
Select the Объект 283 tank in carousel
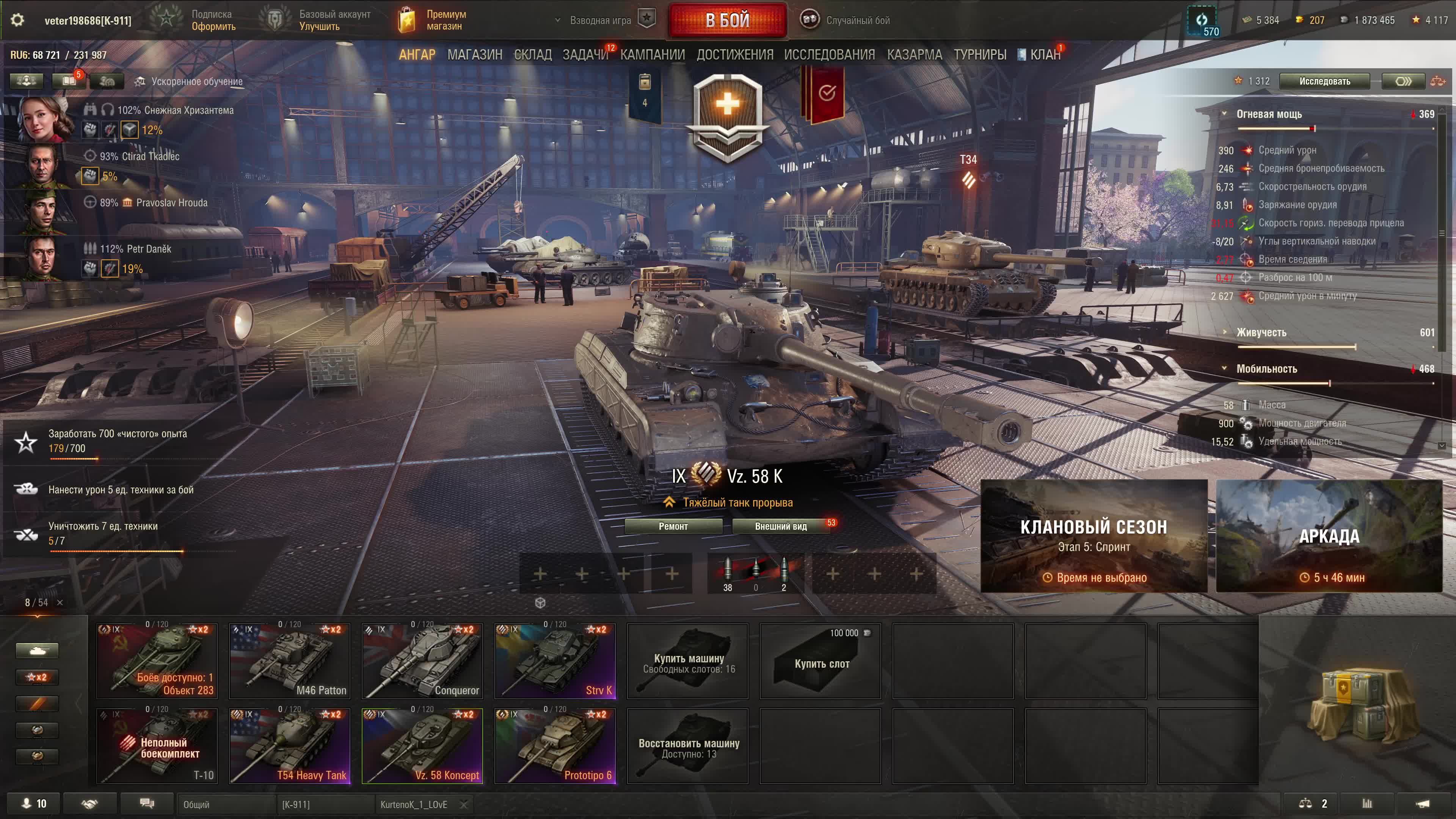pyautogui.click(x=157, y=661)
